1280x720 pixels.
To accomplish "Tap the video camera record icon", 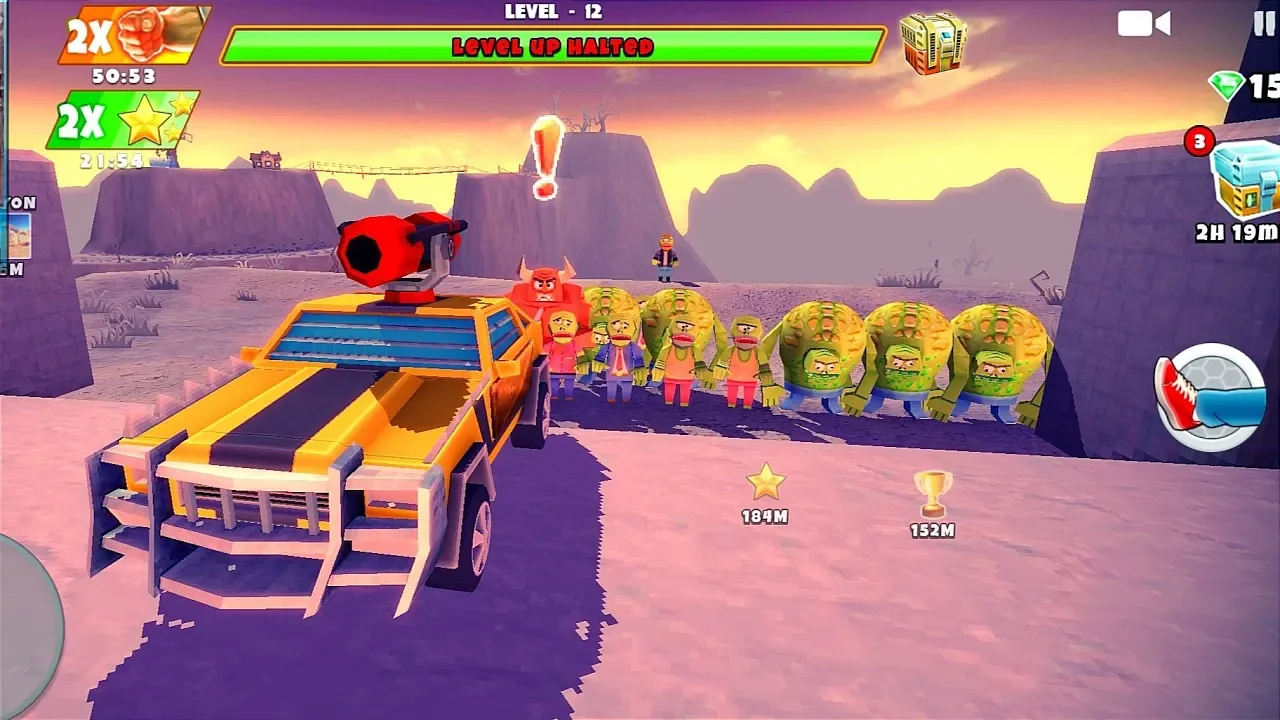I will pos(1144,23).
